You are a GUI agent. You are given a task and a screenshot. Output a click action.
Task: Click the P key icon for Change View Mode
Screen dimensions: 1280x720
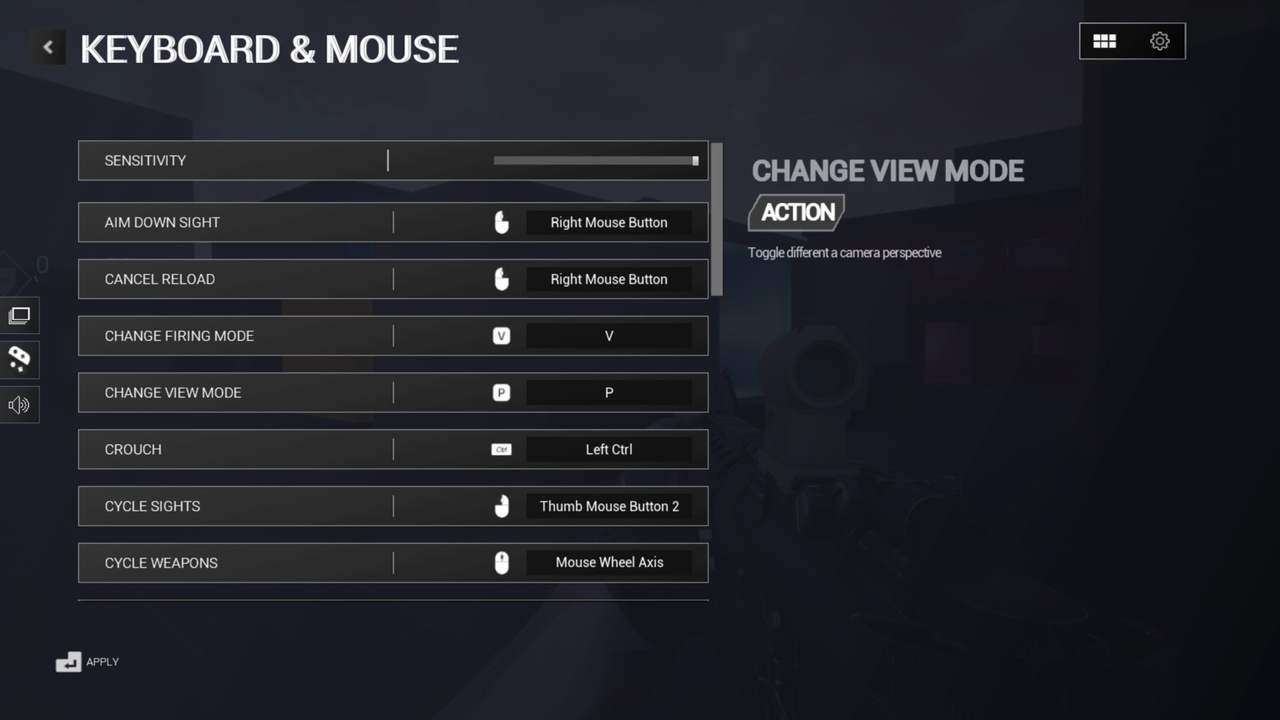coord(501,392)
